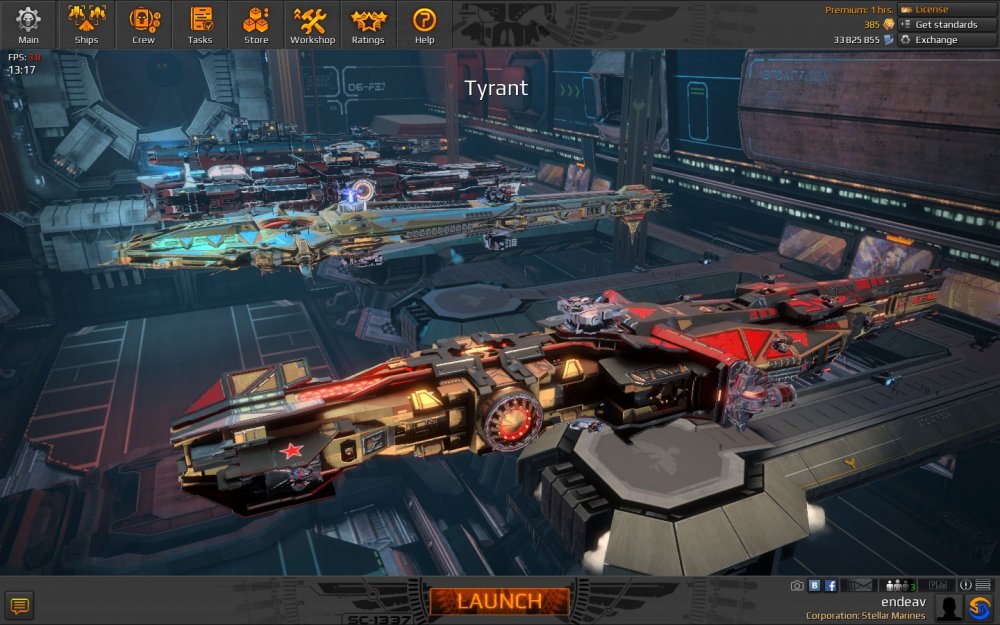The width and height of the screenshot is (1000, 625).
Task: Open the Store tab
Action: point(256,25)
